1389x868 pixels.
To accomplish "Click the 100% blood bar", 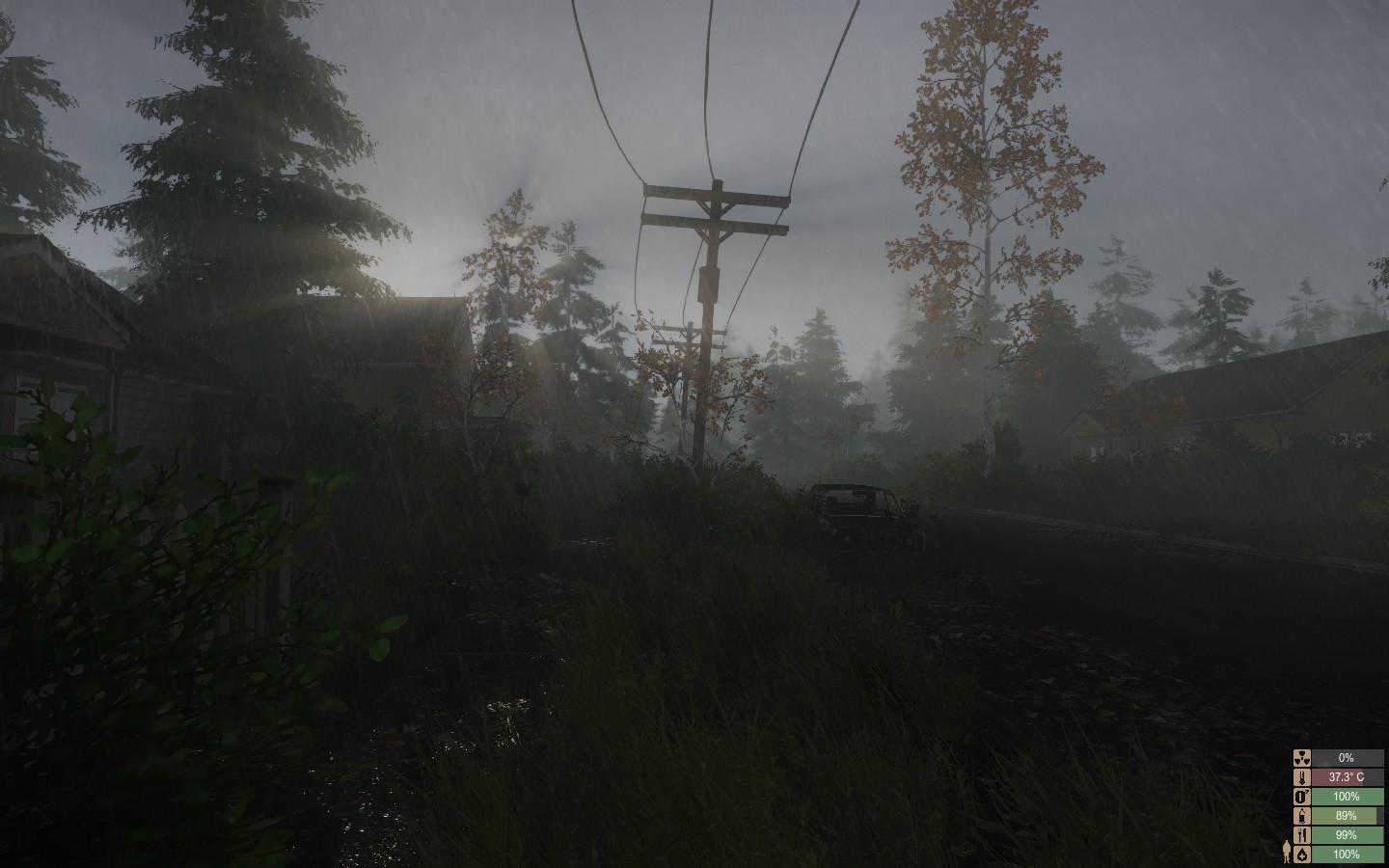I will (1347, 854).
